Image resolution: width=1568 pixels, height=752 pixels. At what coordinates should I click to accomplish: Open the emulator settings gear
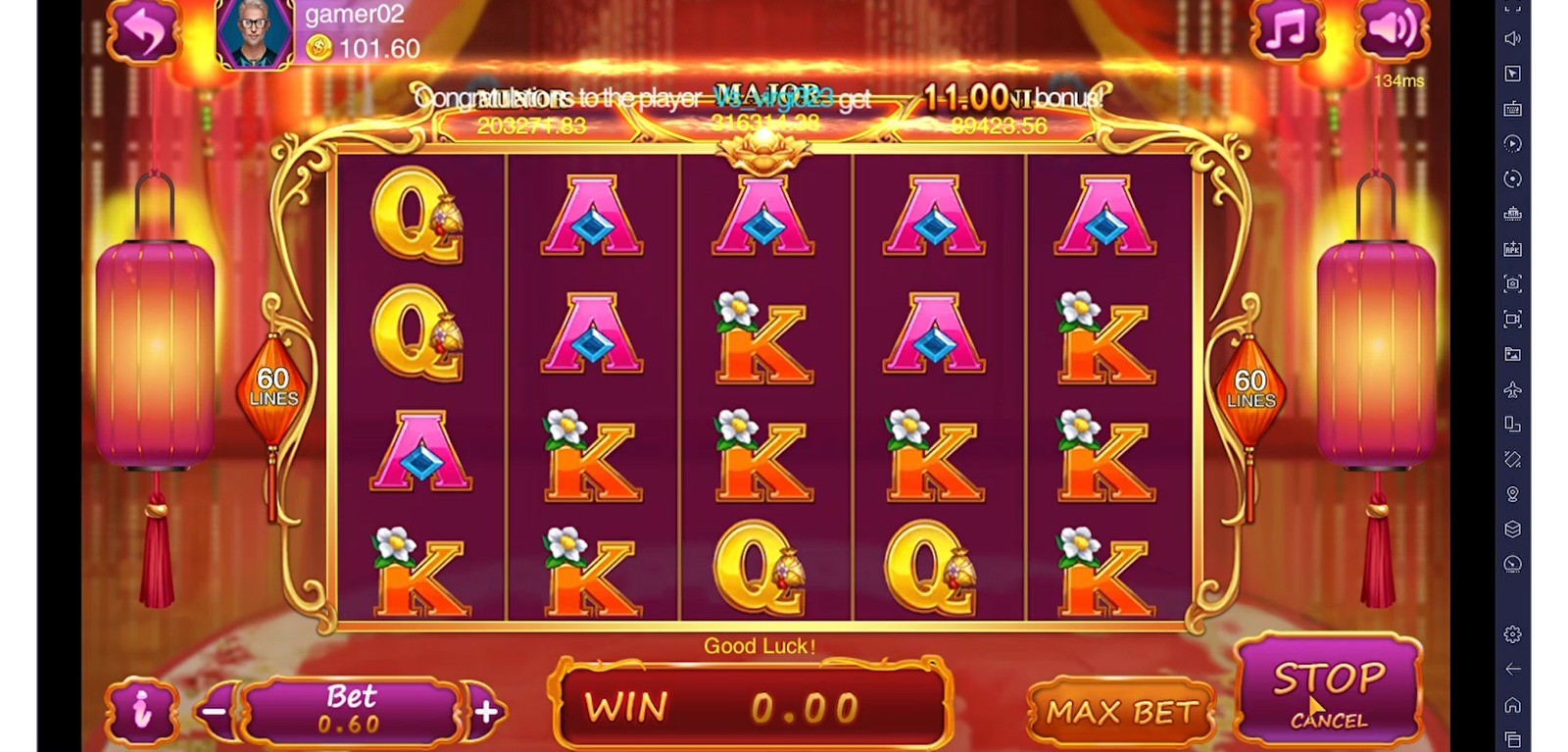click(x=1512, y=634)
